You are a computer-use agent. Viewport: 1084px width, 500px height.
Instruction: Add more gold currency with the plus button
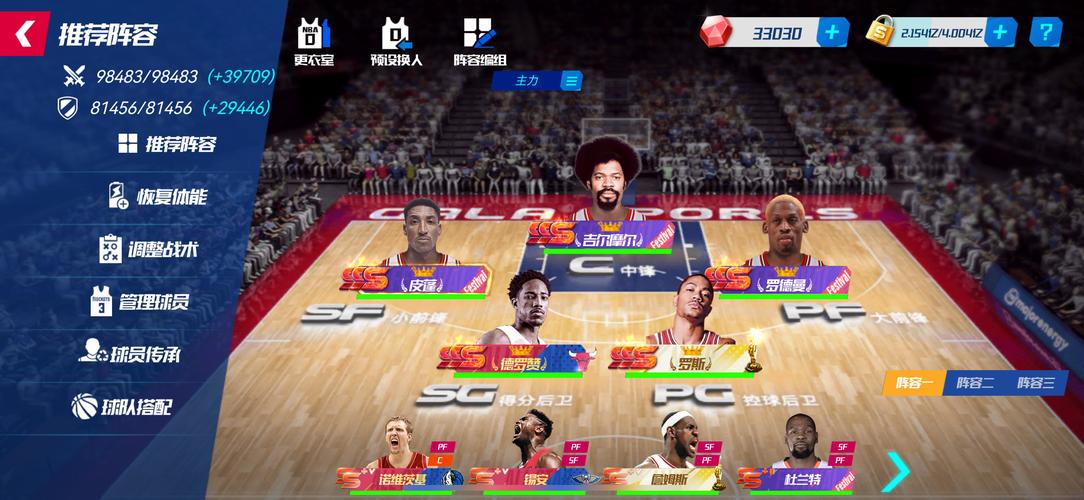[1000, 32]
